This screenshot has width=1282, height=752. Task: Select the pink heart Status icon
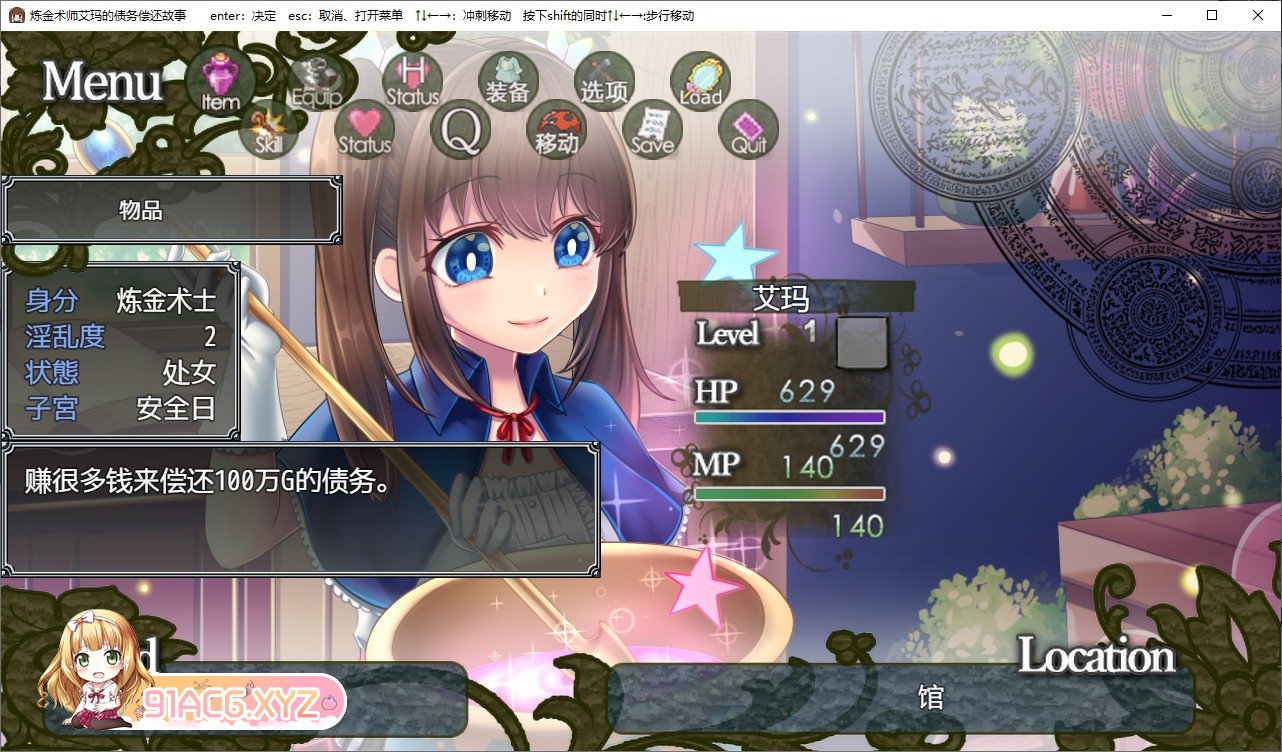coord(365,130)
